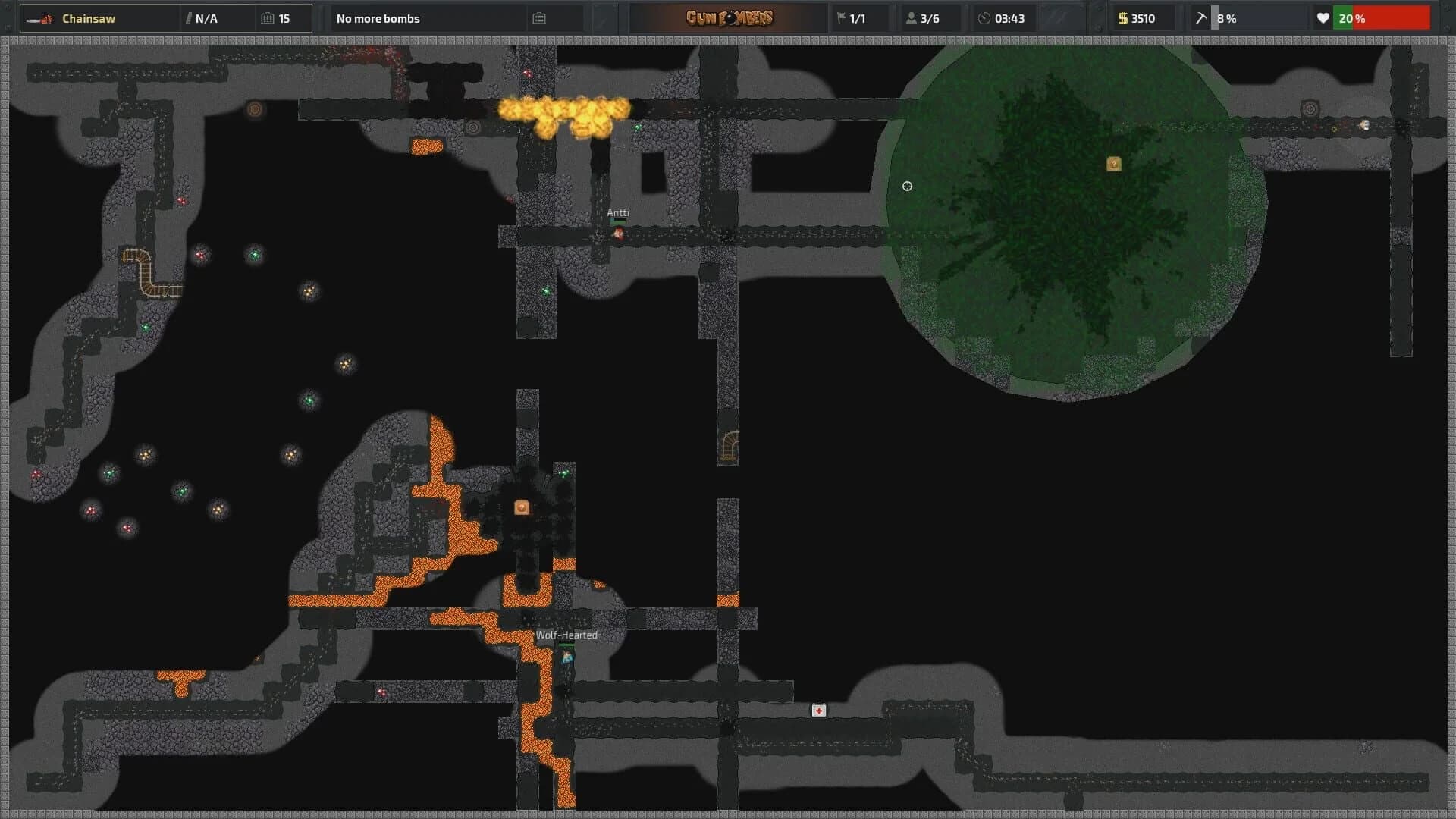Click the heart health icon

tap(1325, 18)
